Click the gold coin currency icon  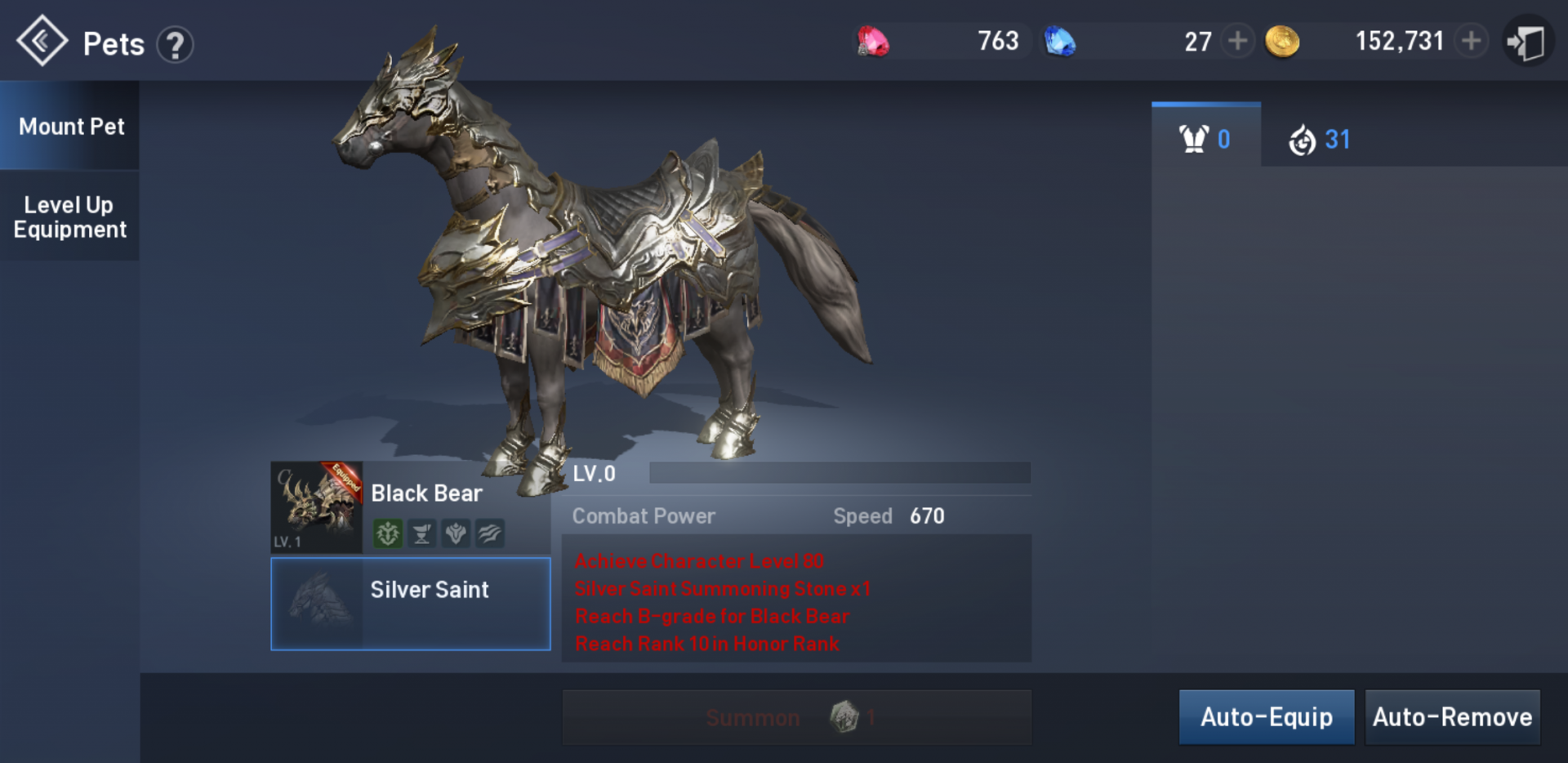click(x=1282, y=40)
